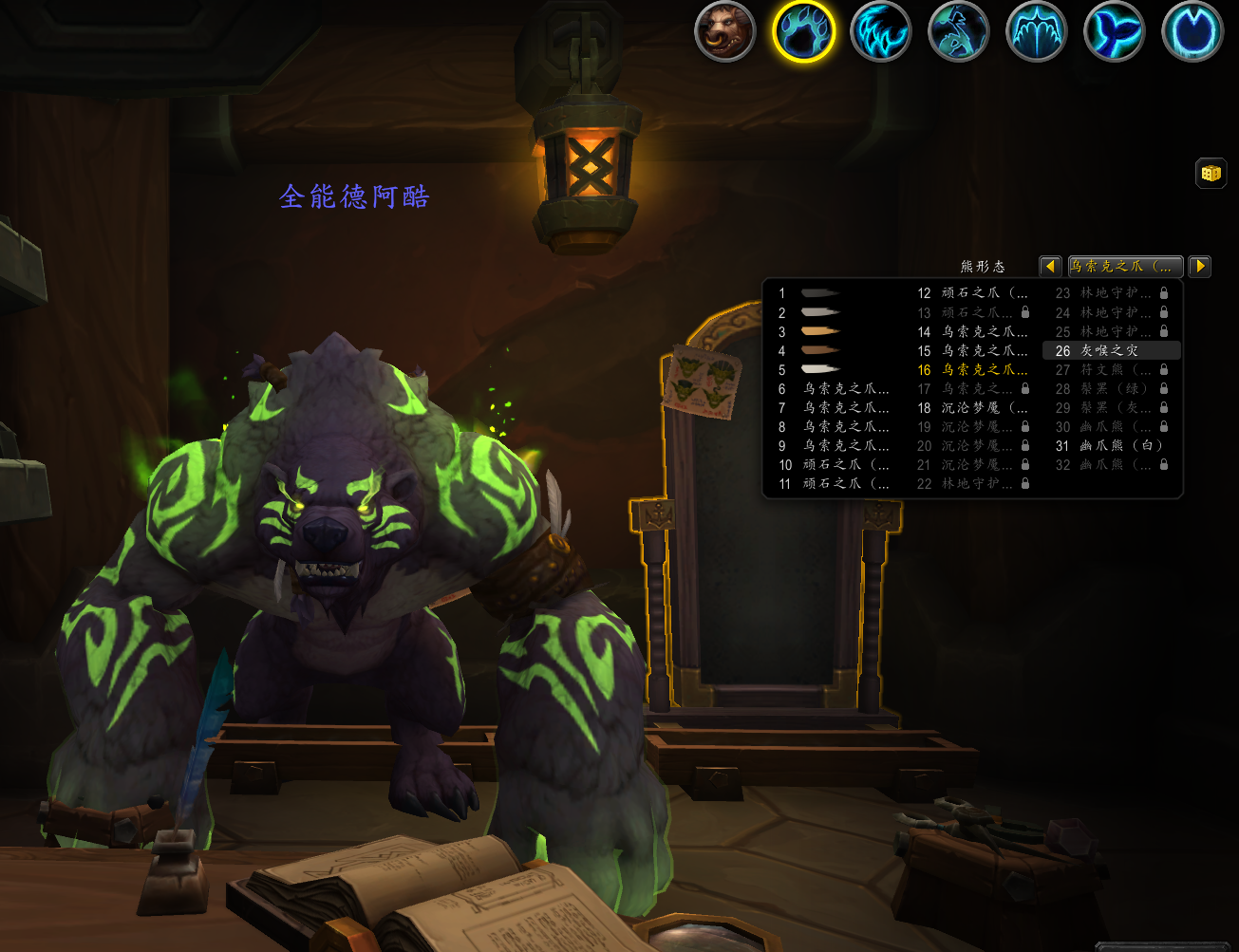The image size is (1239, 952).
Task: Choose the flight form wings tab
Action: tap(1037, 31)
